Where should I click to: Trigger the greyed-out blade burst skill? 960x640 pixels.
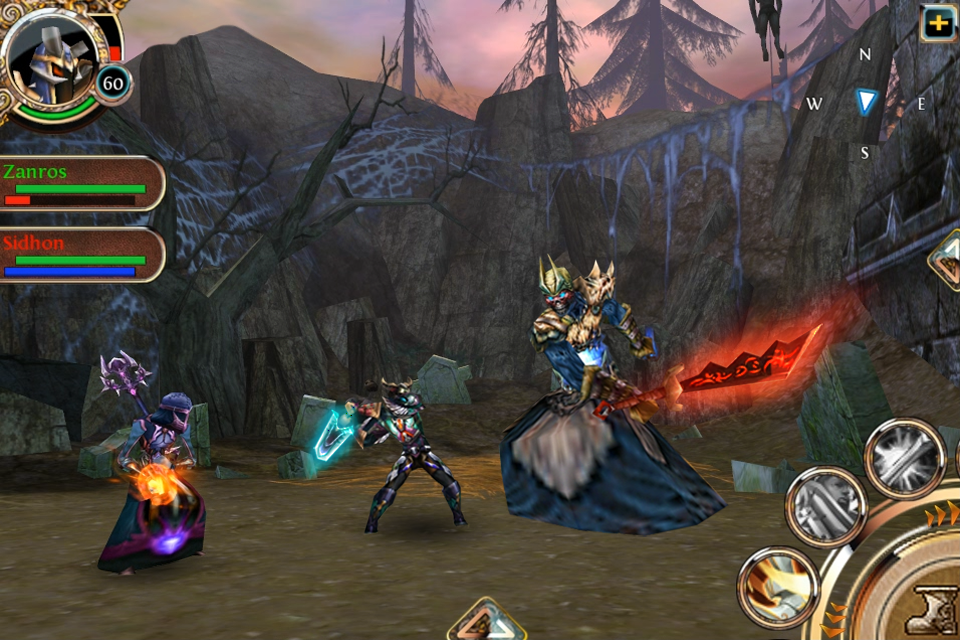point(904,457)
